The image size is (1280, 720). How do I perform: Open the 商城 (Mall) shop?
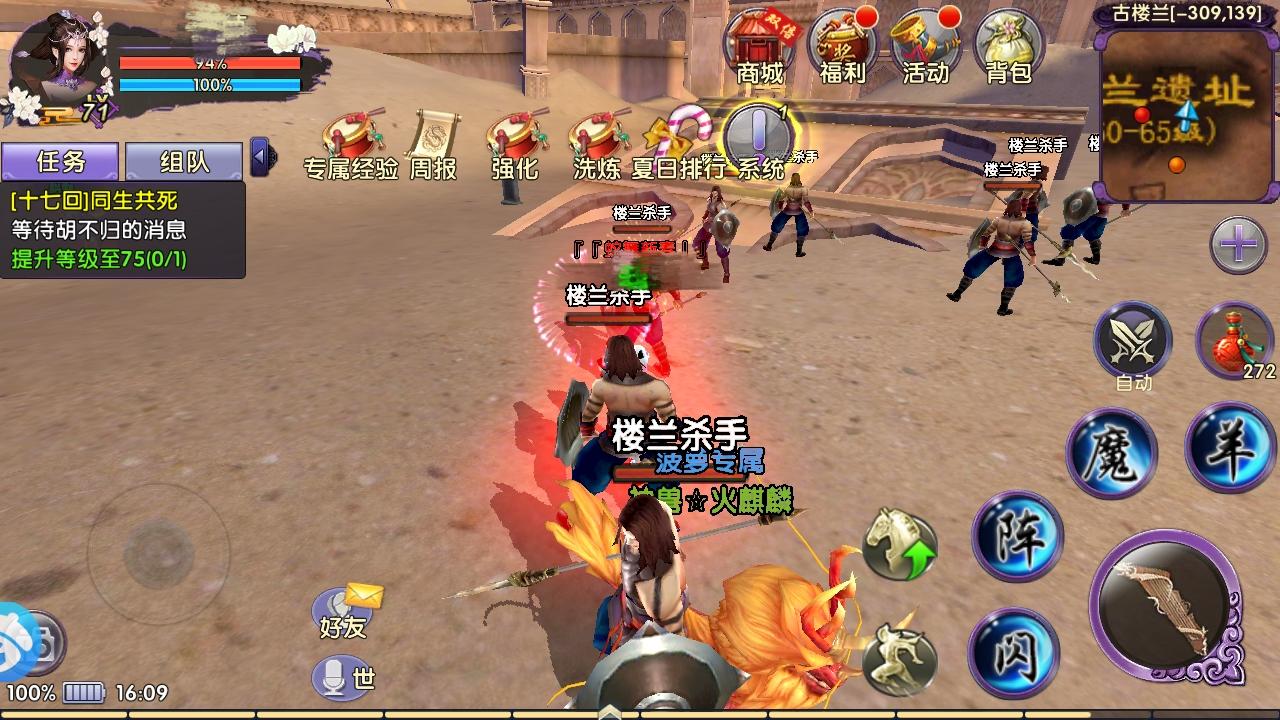coord(760,45)
